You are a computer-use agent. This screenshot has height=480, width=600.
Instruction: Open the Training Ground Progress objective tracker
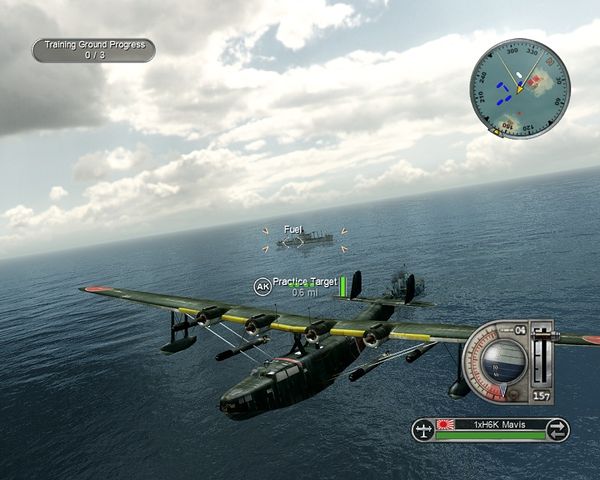pos(93,50)
